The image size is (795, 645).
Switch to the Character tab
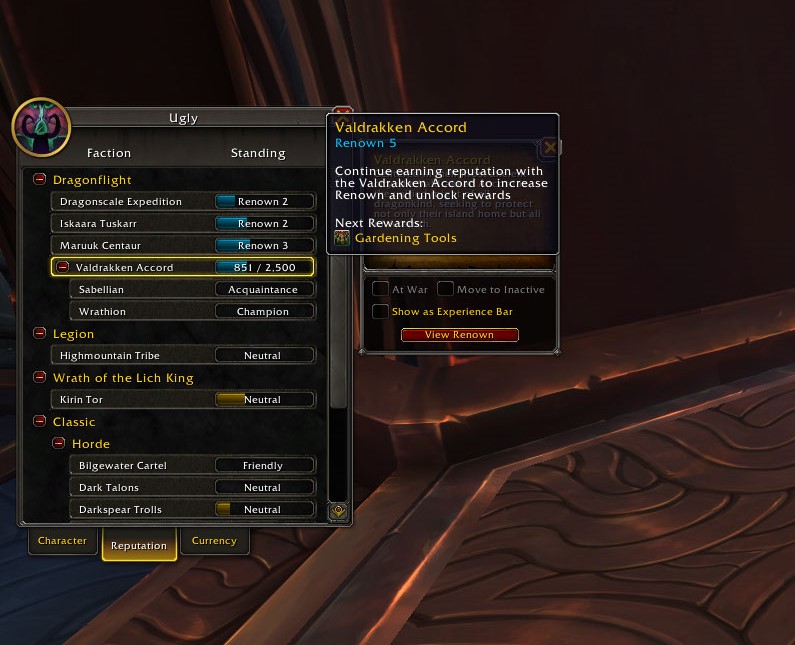(62, 541)
